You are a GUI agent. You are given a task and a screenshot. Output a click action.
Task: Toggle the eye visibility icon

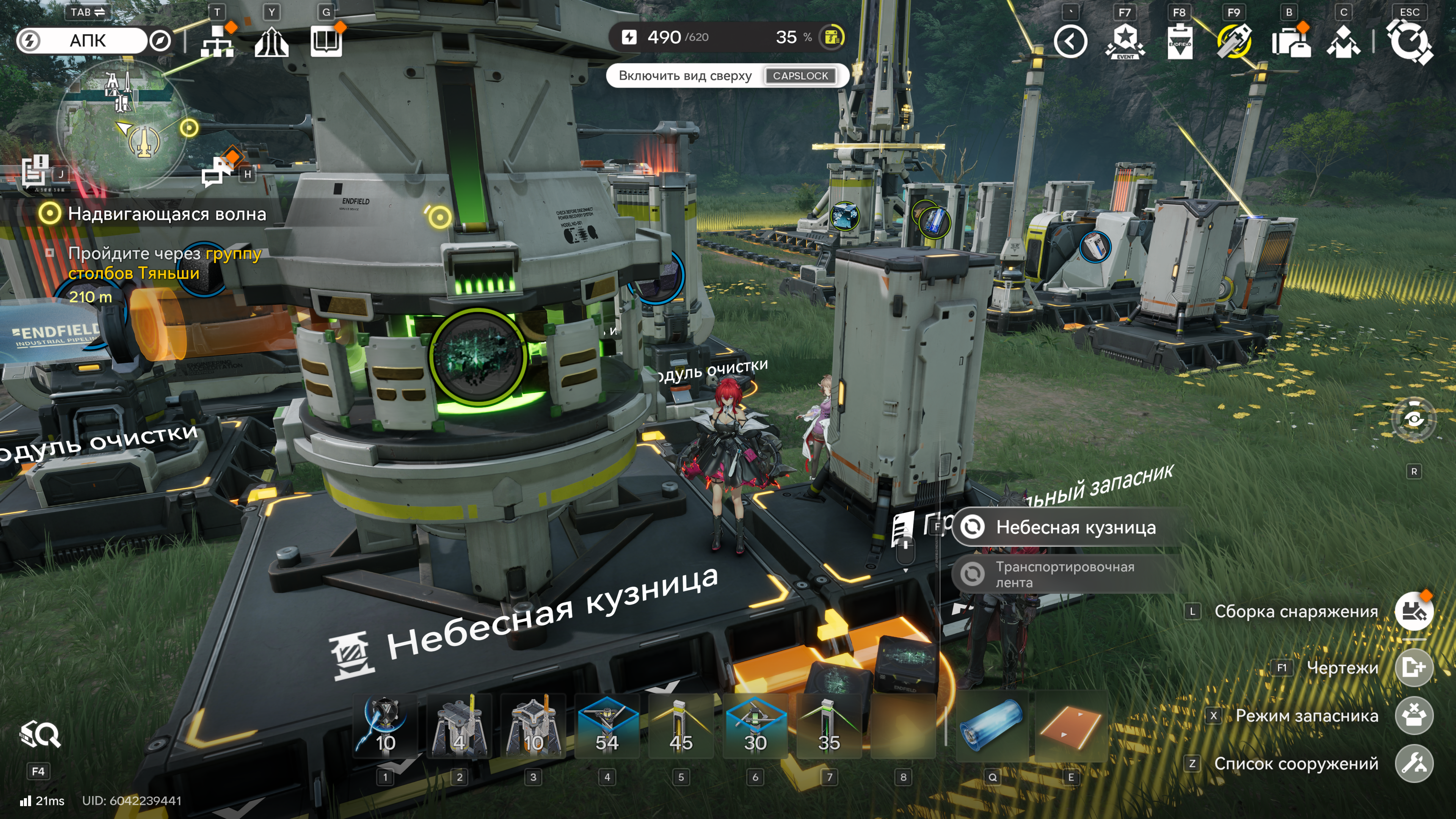(x=1414, y=419)
